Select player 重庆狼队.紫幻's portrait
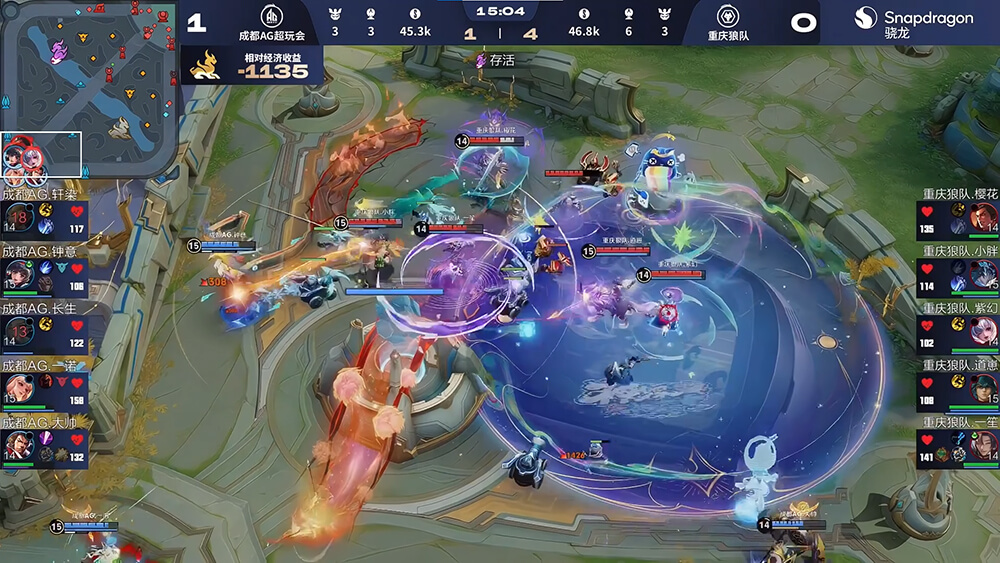 983,331
